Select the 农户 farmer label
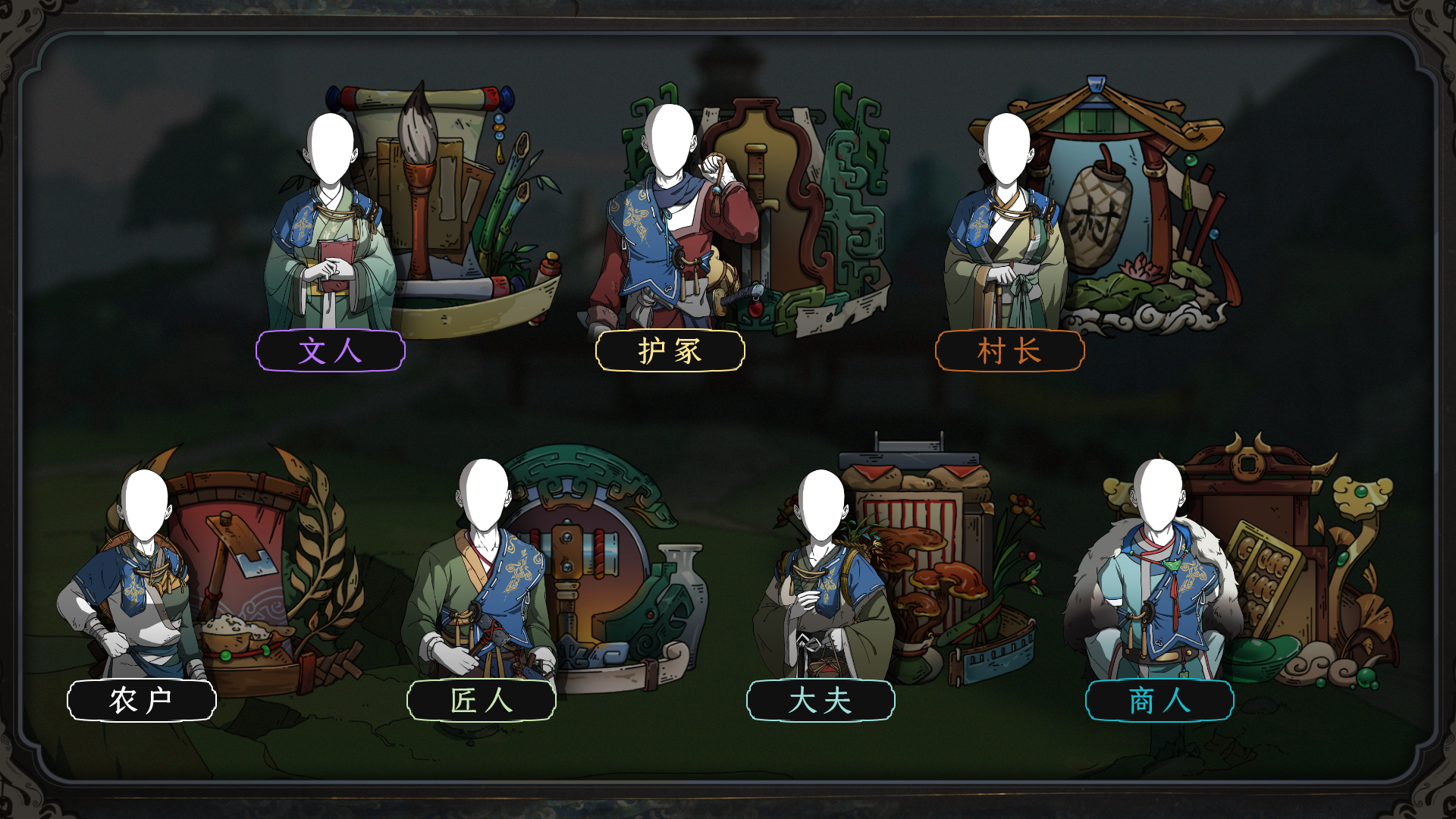The height and width of the screenshot is (819, 1456). coord(142,700)
